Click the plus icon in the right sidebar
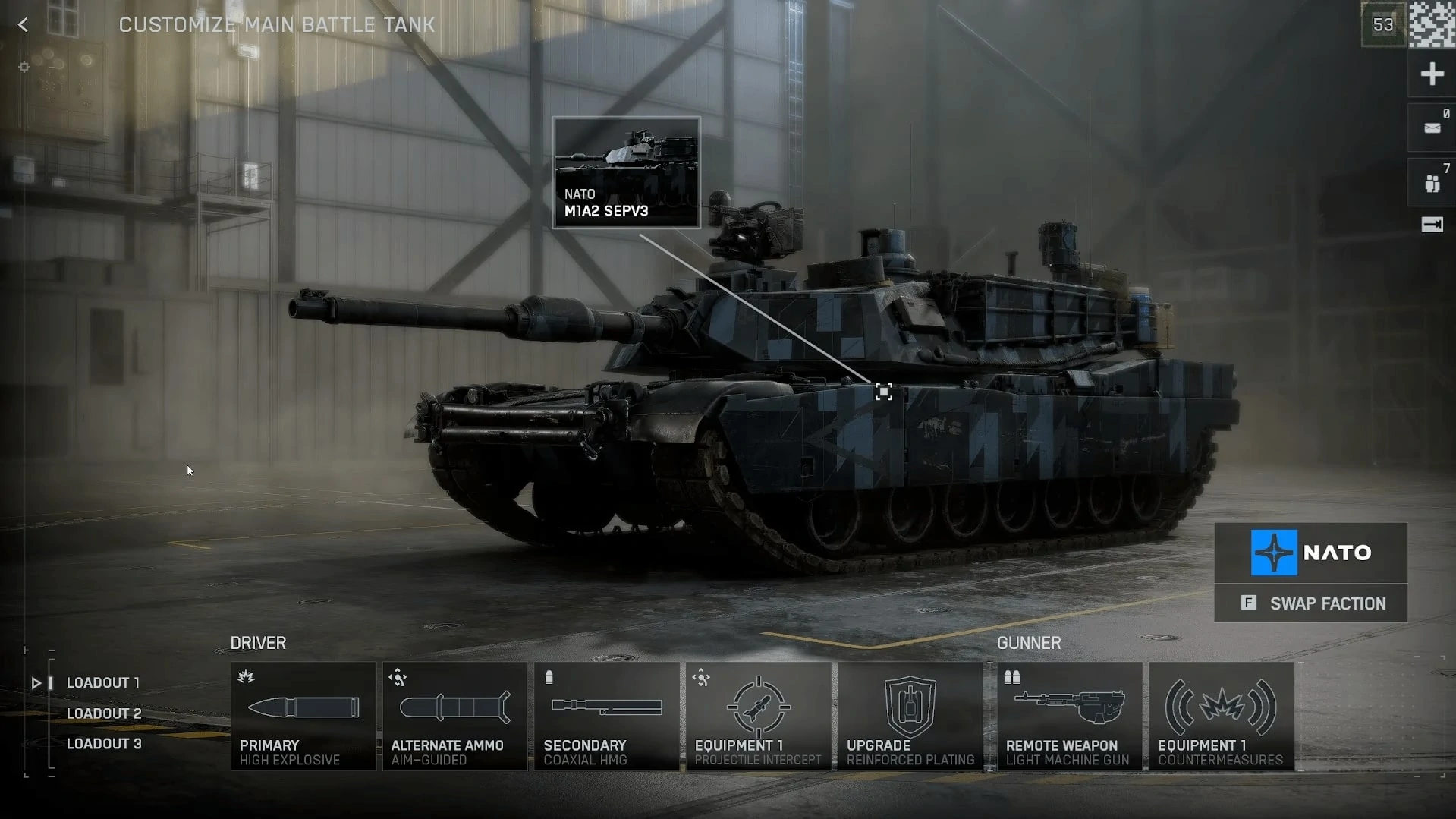Viewport: 1456px width, 819px height. point(1432,74)
